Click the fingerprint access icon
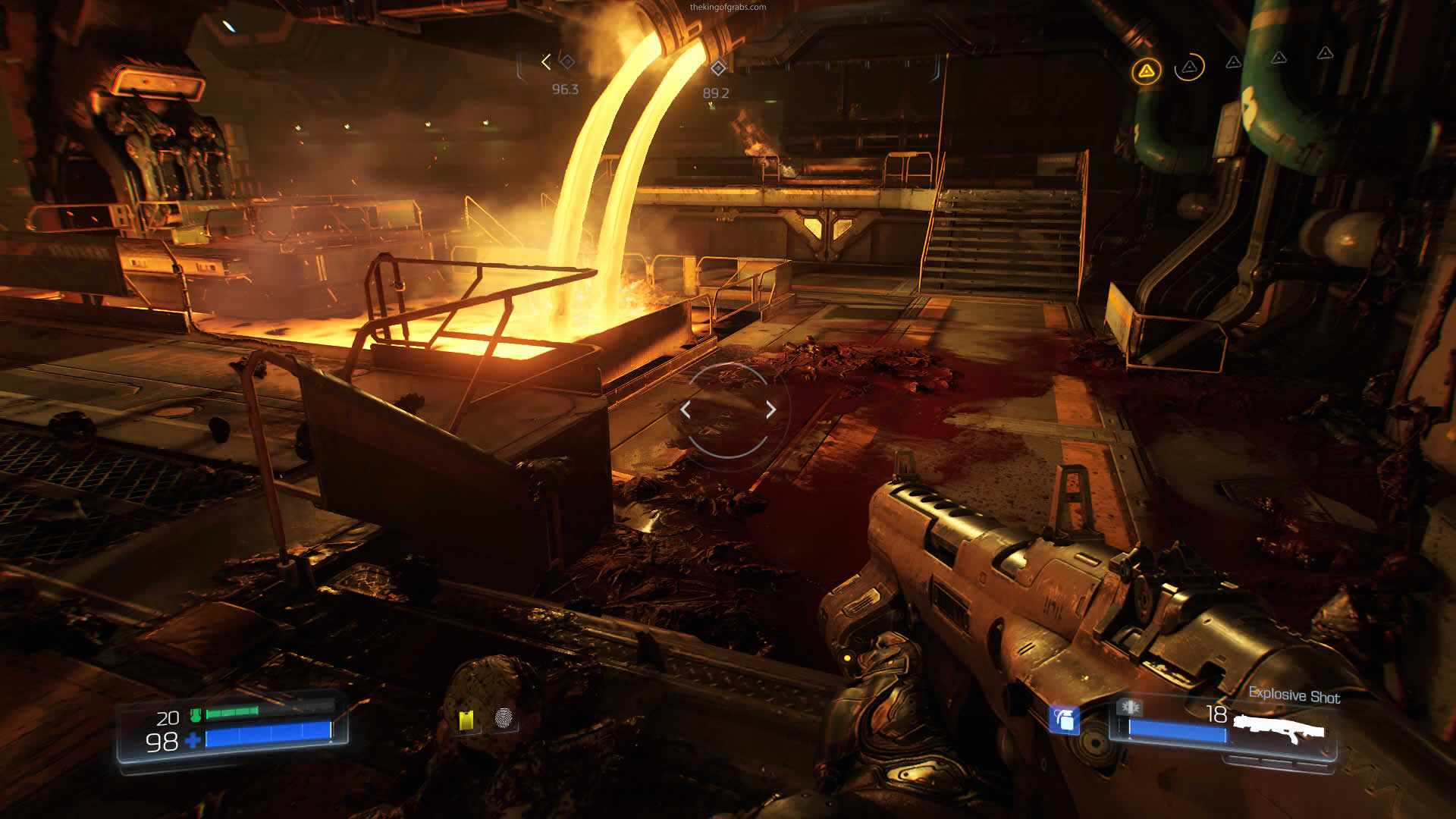The height and width of the screenshot is (819, 1456). 504,717
